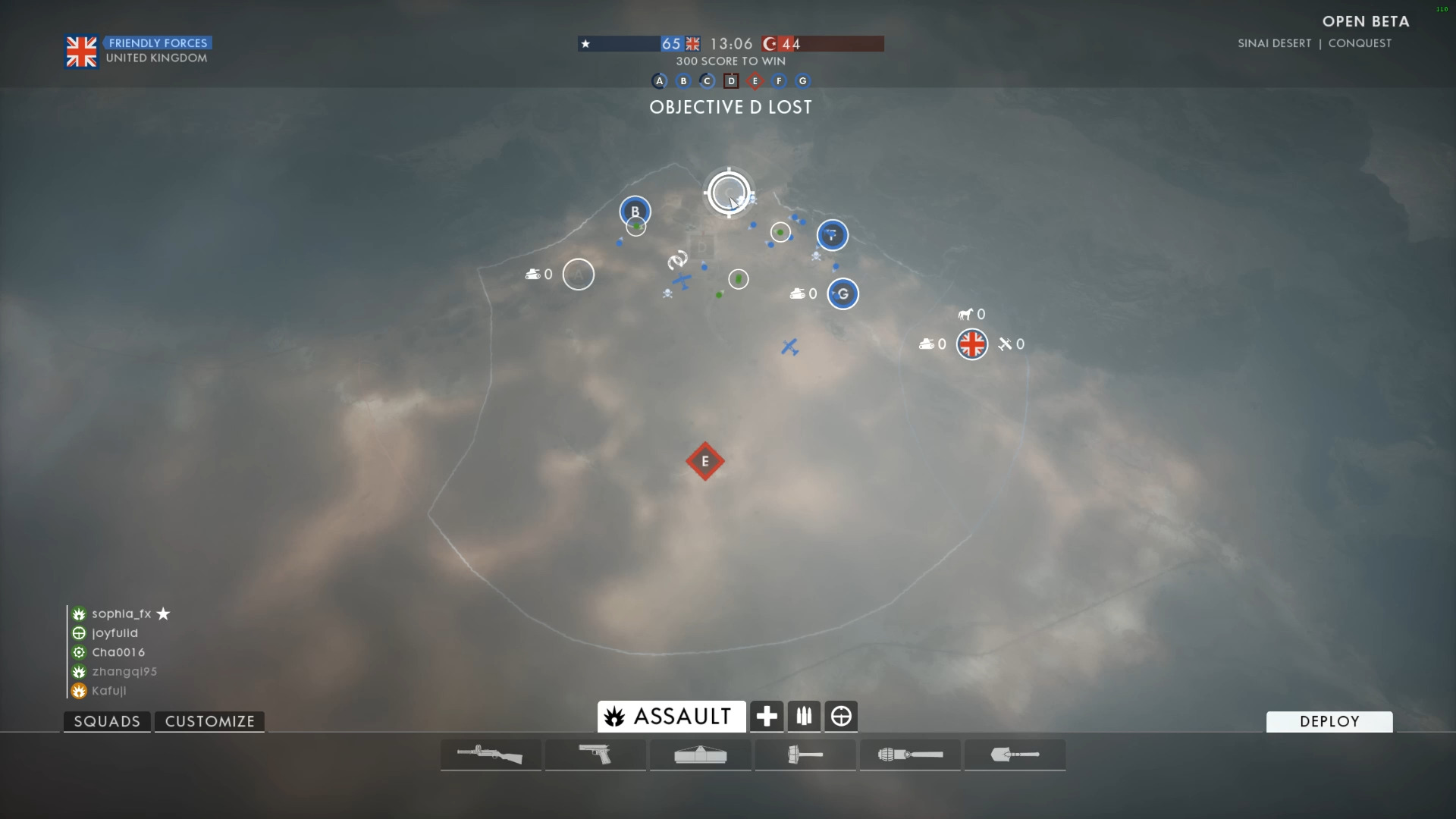This screenshot has height=819, width=1456.
Task: Pick the Scout class crosshair icon
Action: (841, 717)
